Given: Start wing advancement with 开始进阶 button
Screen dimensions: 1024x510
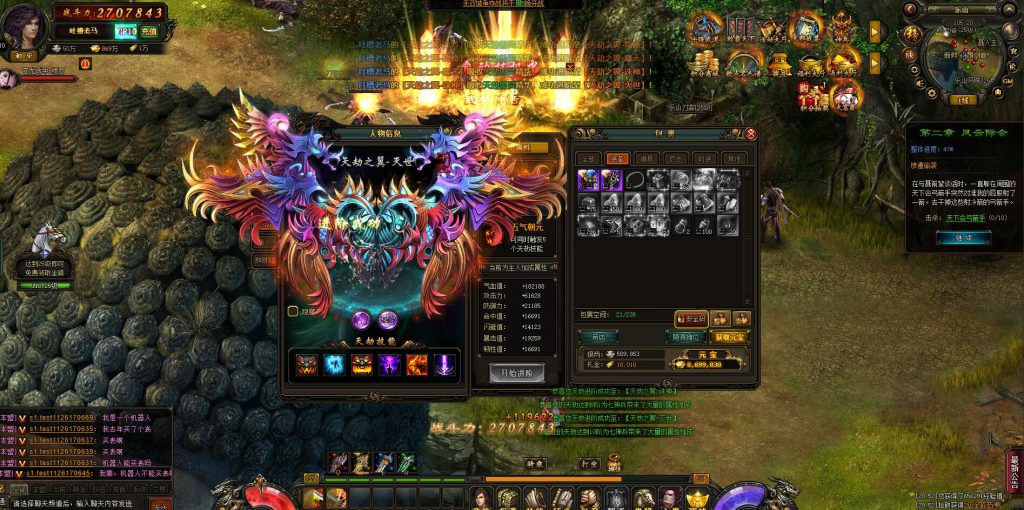Looking at the screenshot, I should [516, 371].
